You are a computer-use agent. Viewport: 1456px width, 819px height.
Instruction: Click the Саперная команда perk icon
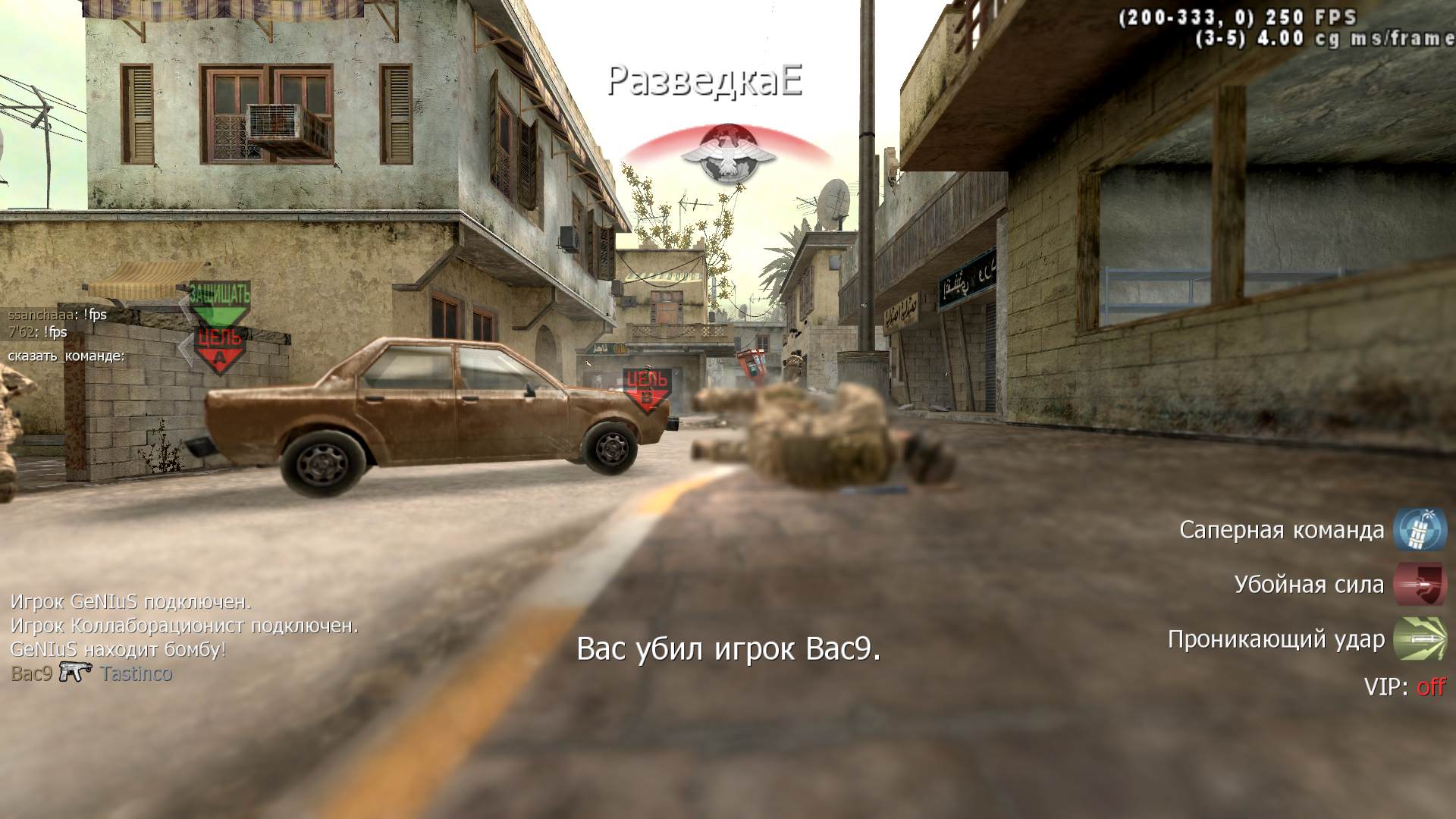click(x=1420, y=529)
